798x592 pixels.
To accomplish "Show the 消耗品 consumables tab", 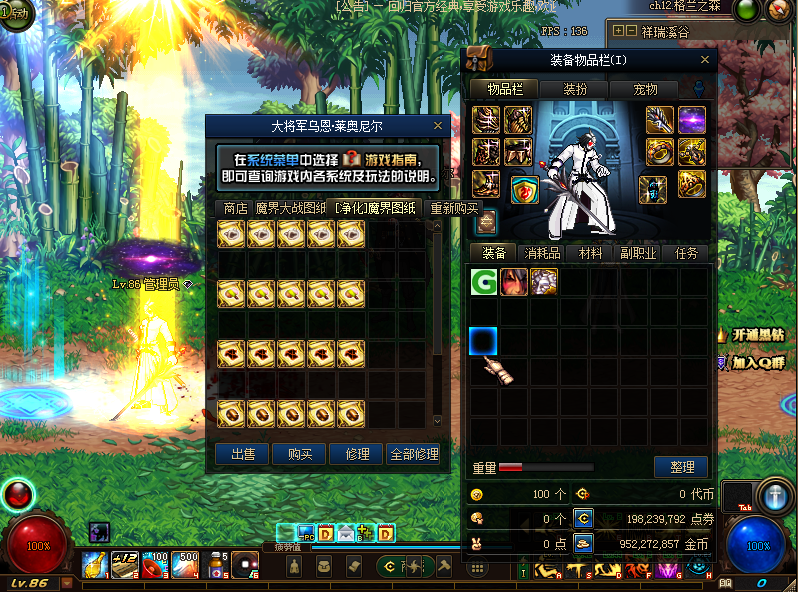I will (x=541, y=253).
